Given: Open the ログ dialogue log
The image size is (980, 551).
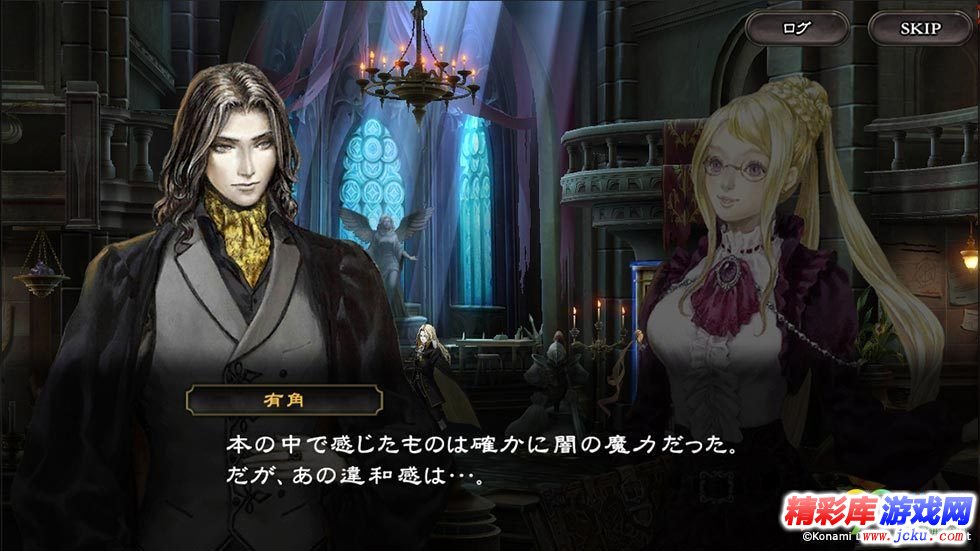Looking at the screenshot, I should [797, 28].
